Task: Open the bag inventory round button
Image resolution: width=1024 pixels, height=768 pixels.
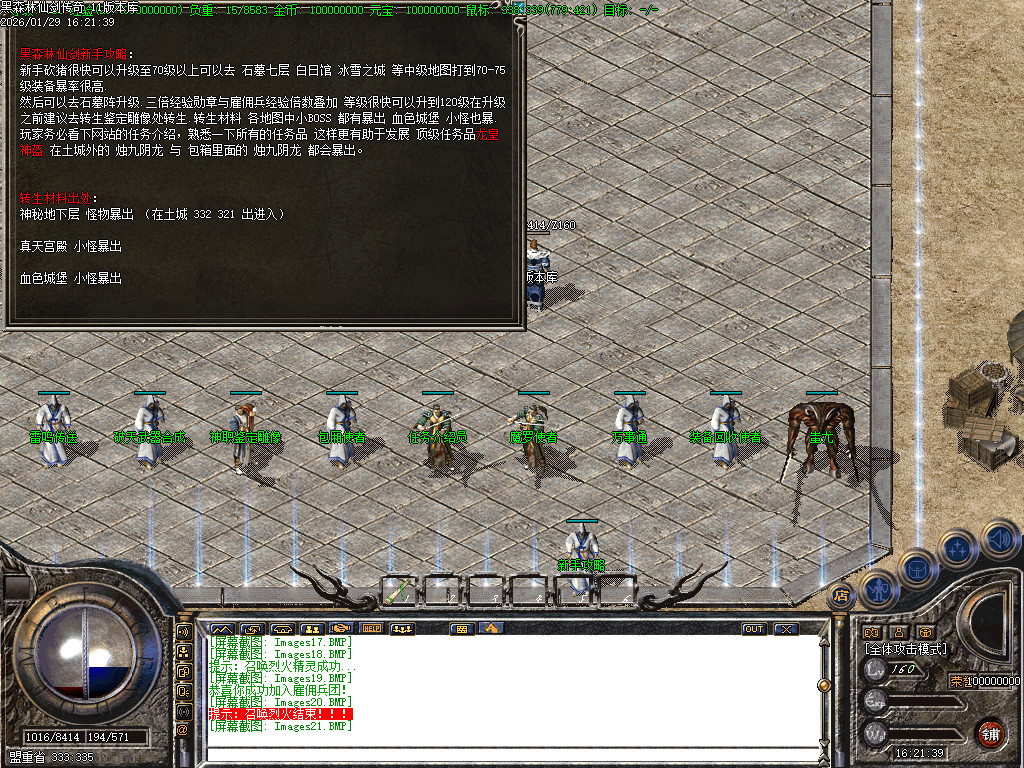Action: 917,568
